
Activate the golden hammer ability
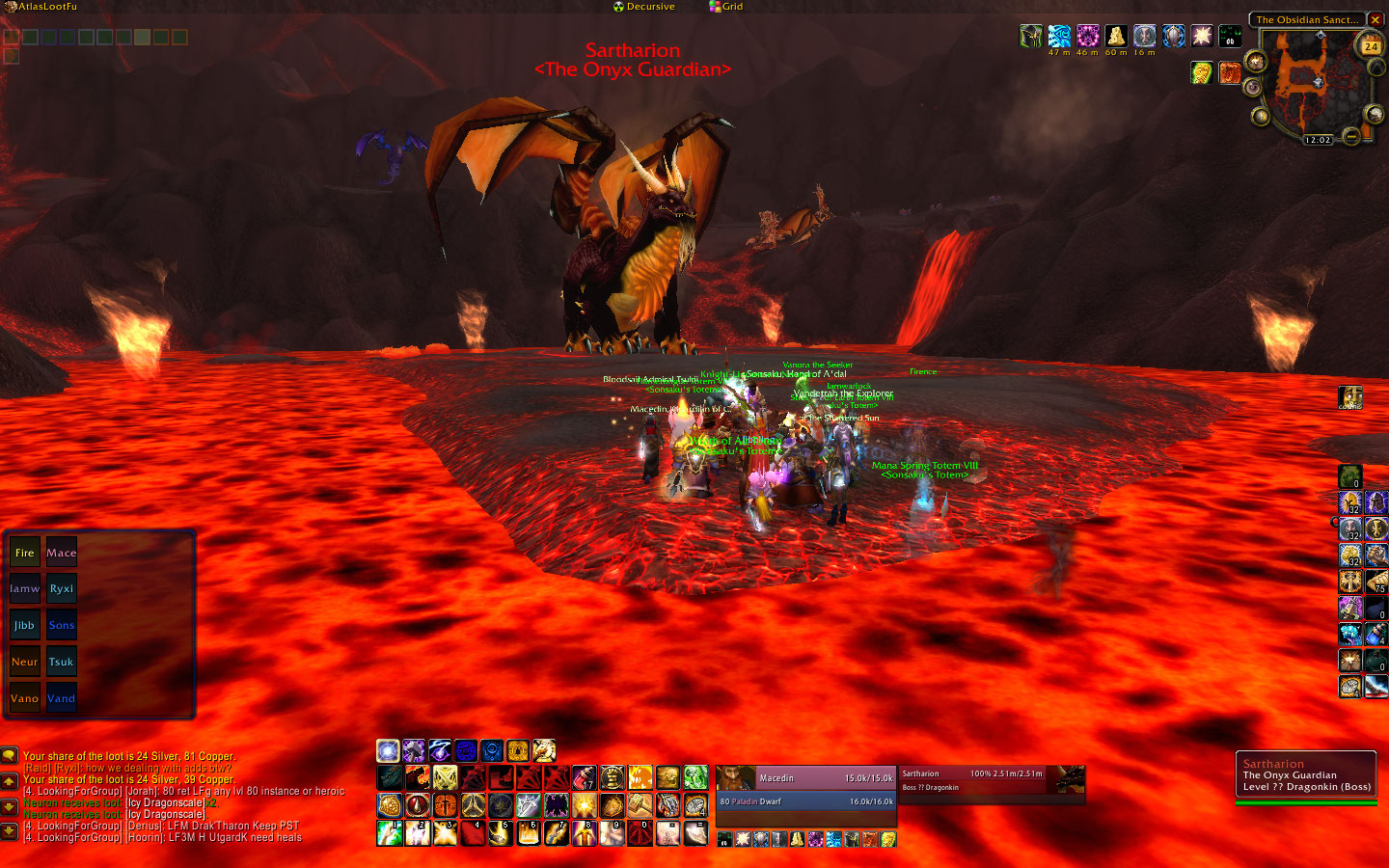click(x=639, y=804)
